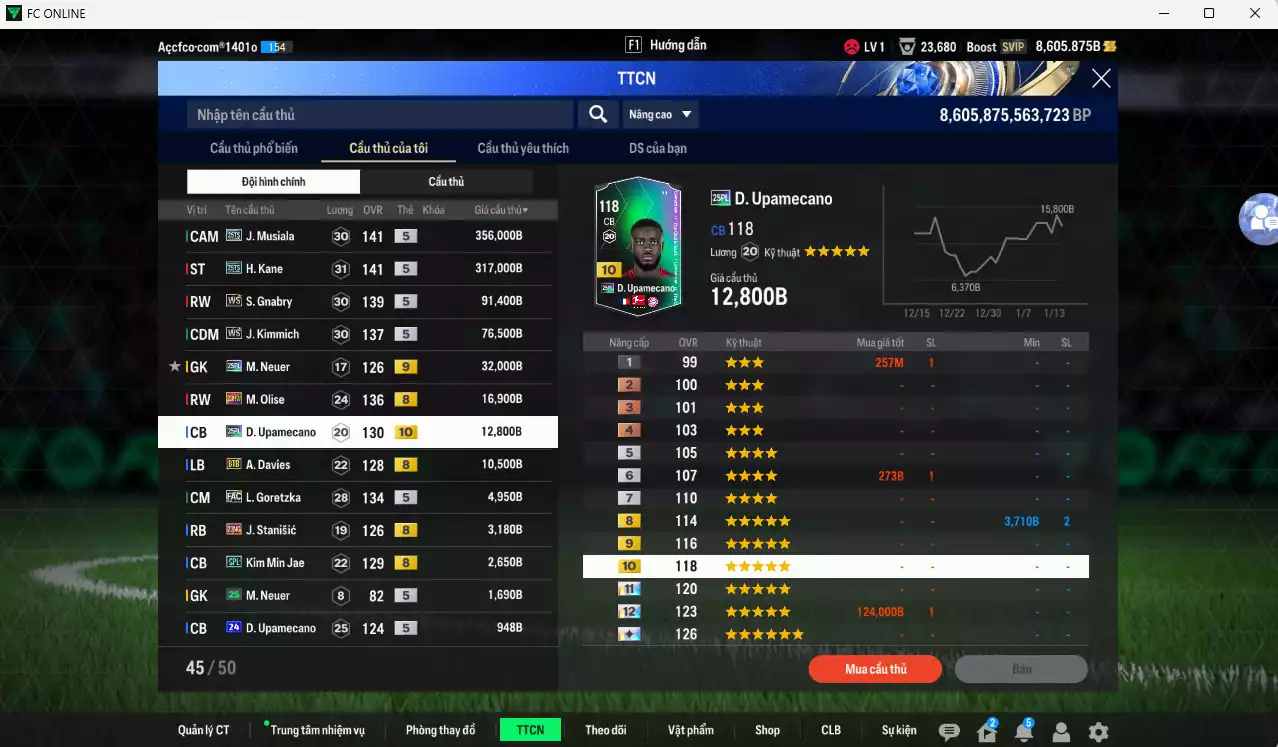Image resolution: width=1278 pixels, height=747 pixels.
Task: Maximize the FC ONLINE window
Action: [1209, 13]
